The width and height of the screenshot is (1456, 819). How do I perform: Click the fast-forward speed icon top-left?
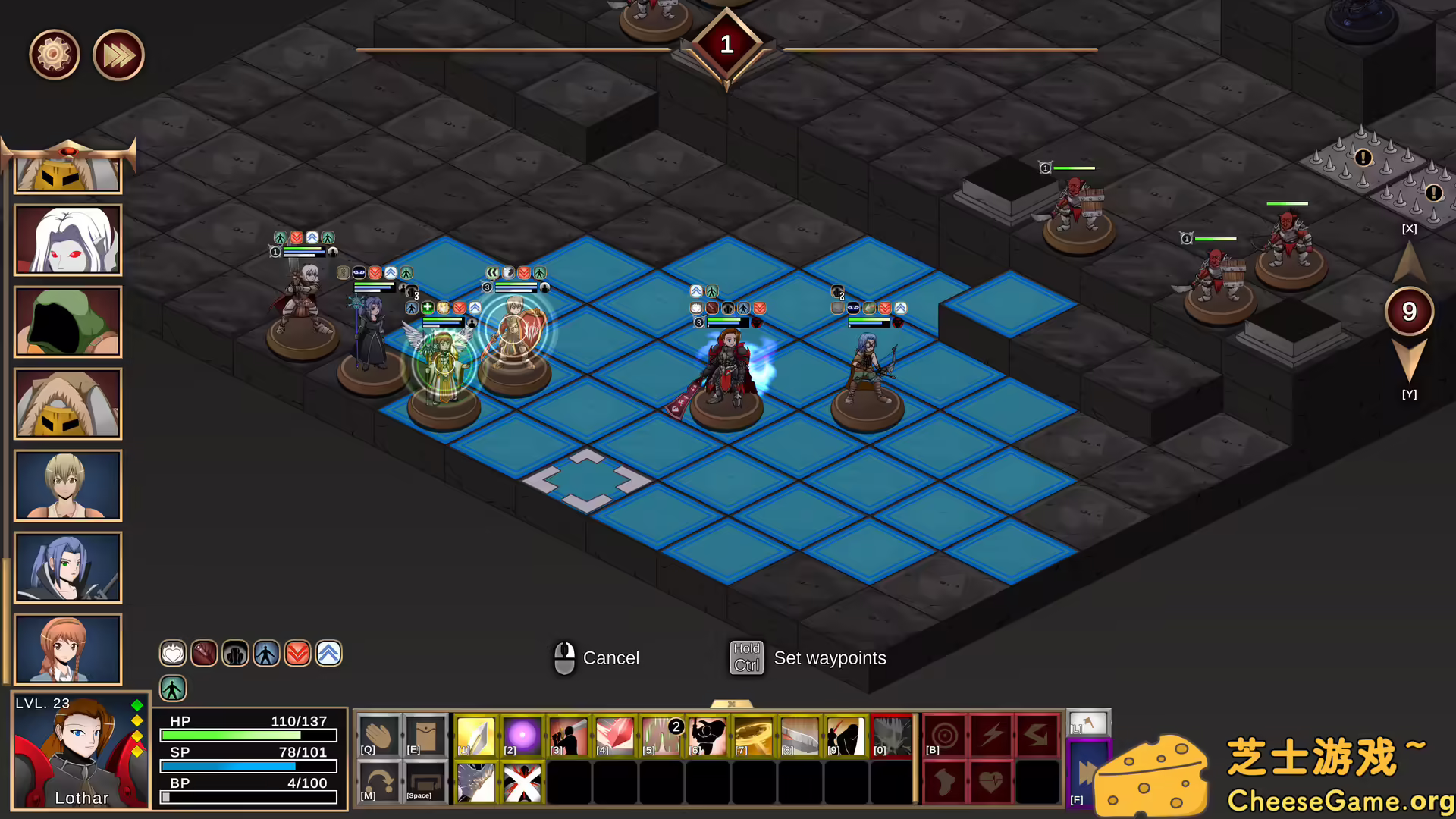(118, 54)
